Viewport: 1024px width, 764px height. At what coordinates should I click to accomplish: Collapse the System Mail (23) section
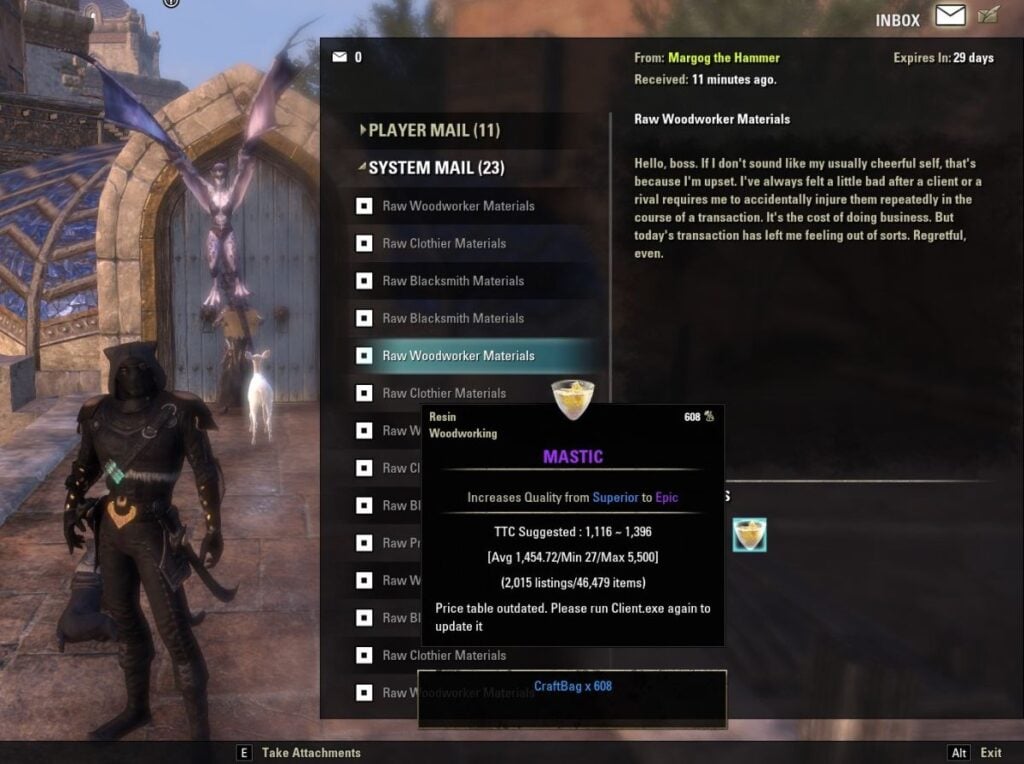pos(437,168)
